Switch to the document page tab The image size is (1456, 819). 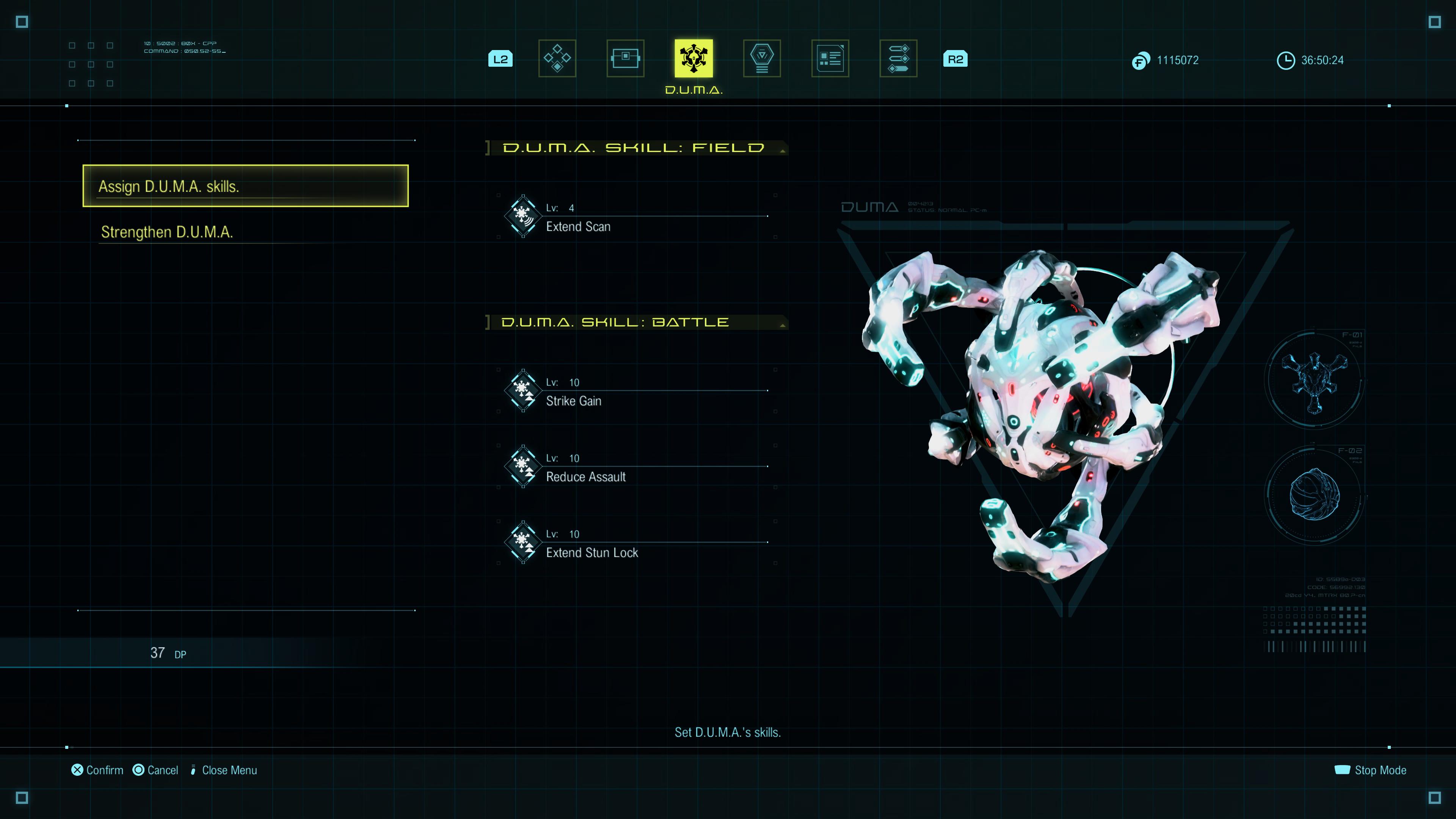coord(830,58)
